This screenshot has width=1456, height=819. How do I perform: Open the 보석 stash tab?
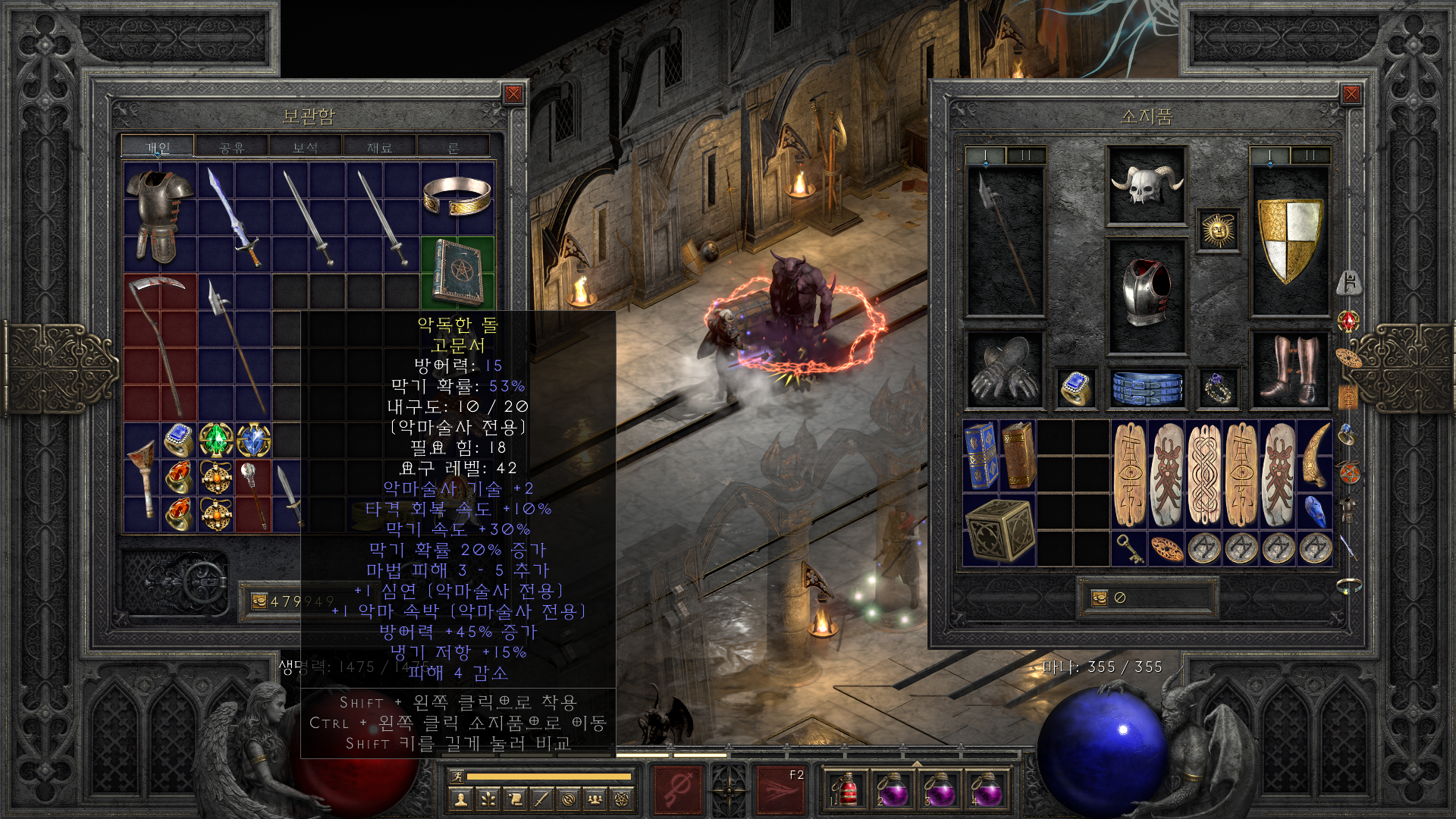[305, 147]
